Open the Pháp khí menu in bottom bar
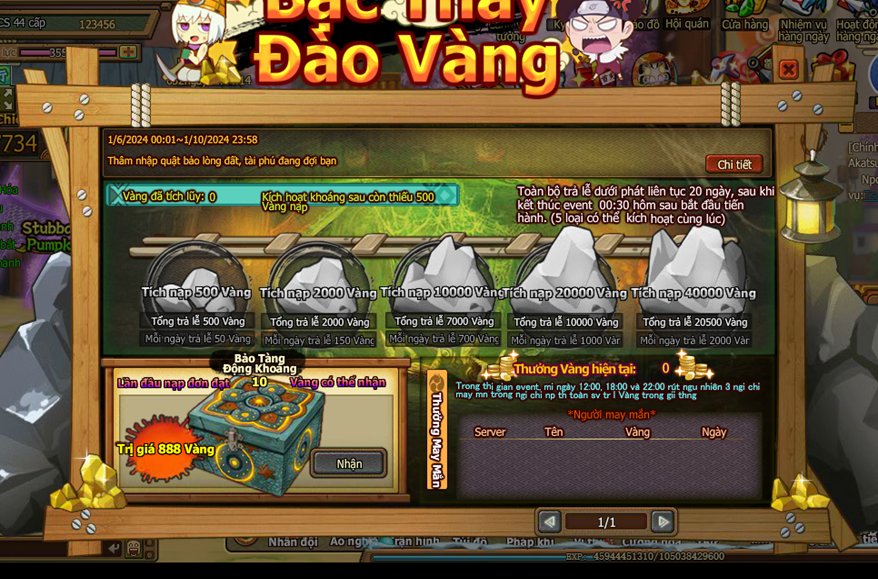The height and width of the screenshot is (579, 878). (530, 542)
